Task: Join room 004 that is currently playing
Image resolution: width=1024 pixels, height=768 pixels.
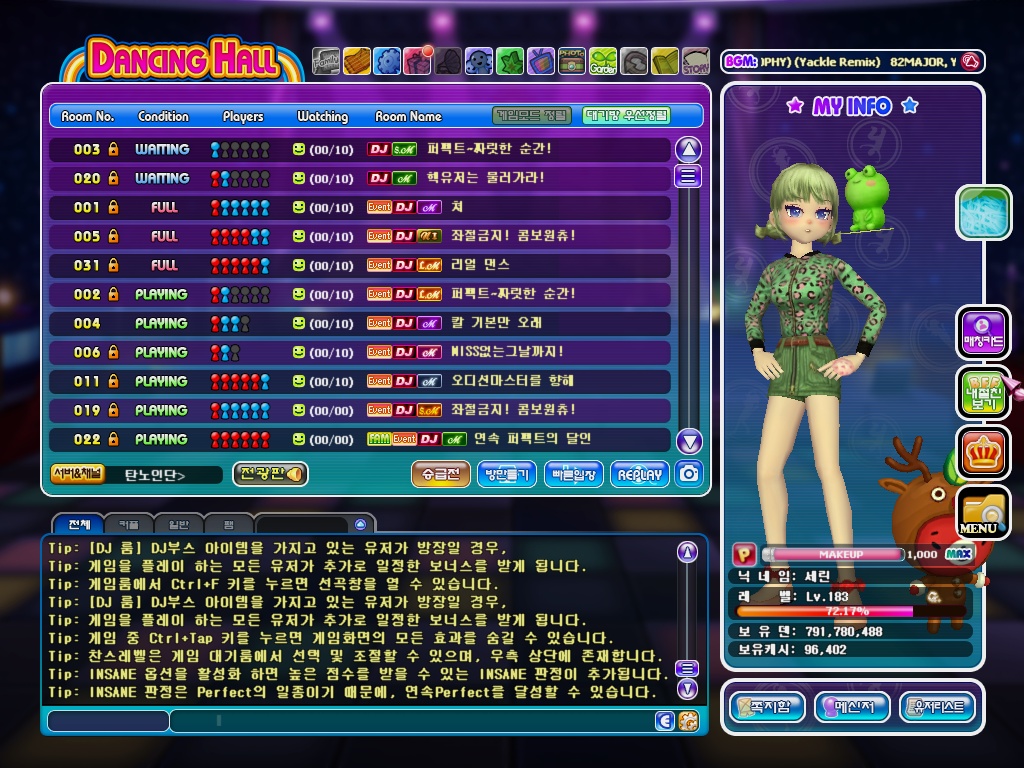Action: pyautogui.click(x=360, y=323)
